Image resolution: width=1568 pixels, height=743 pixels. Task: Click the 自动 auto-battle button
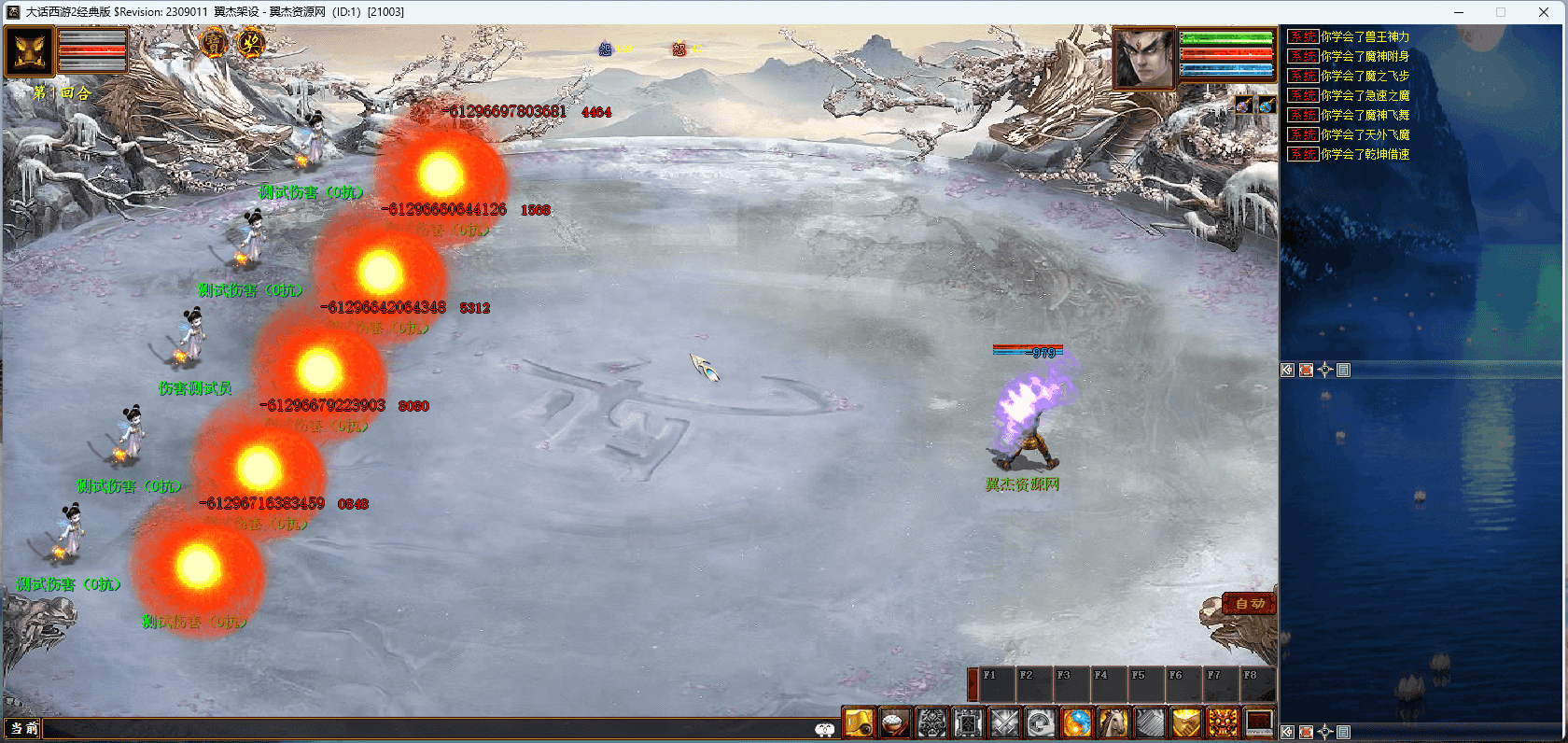(1249, 605)
